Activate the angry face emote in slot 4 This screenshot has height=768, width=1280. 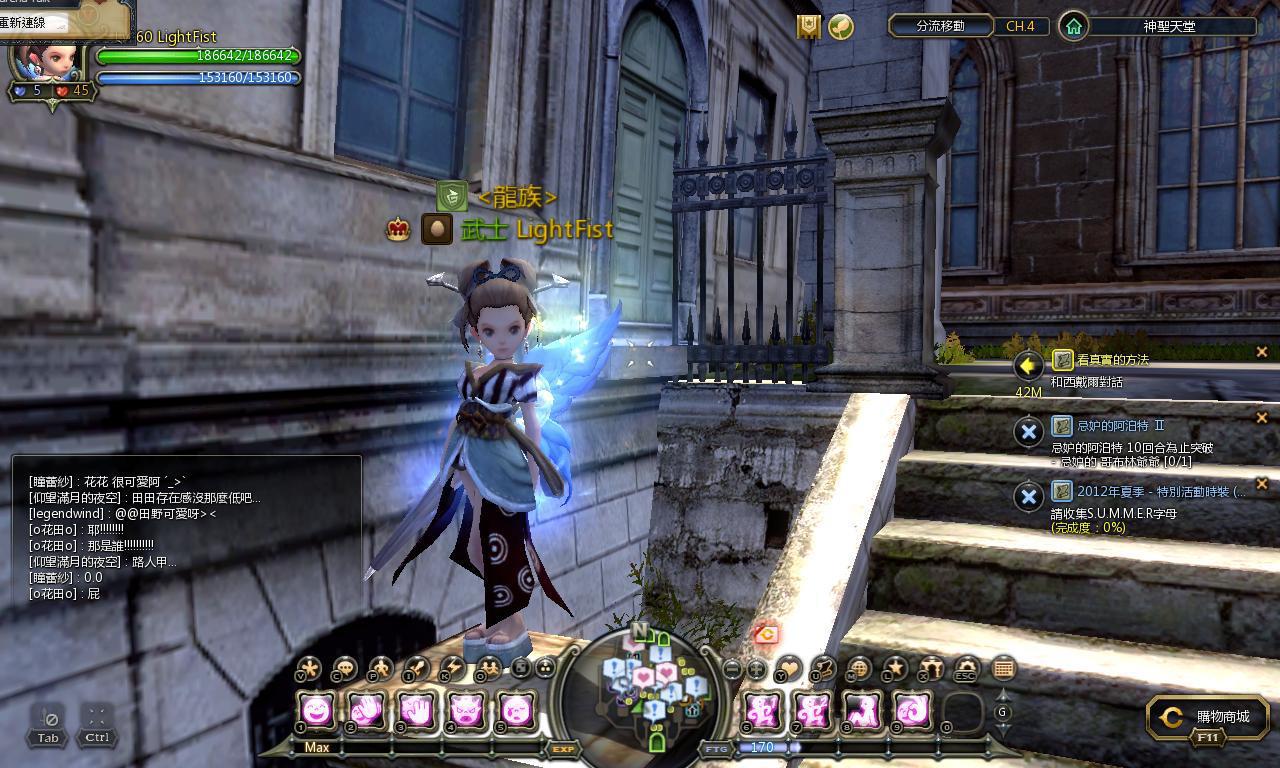click(x=466, y=711)
